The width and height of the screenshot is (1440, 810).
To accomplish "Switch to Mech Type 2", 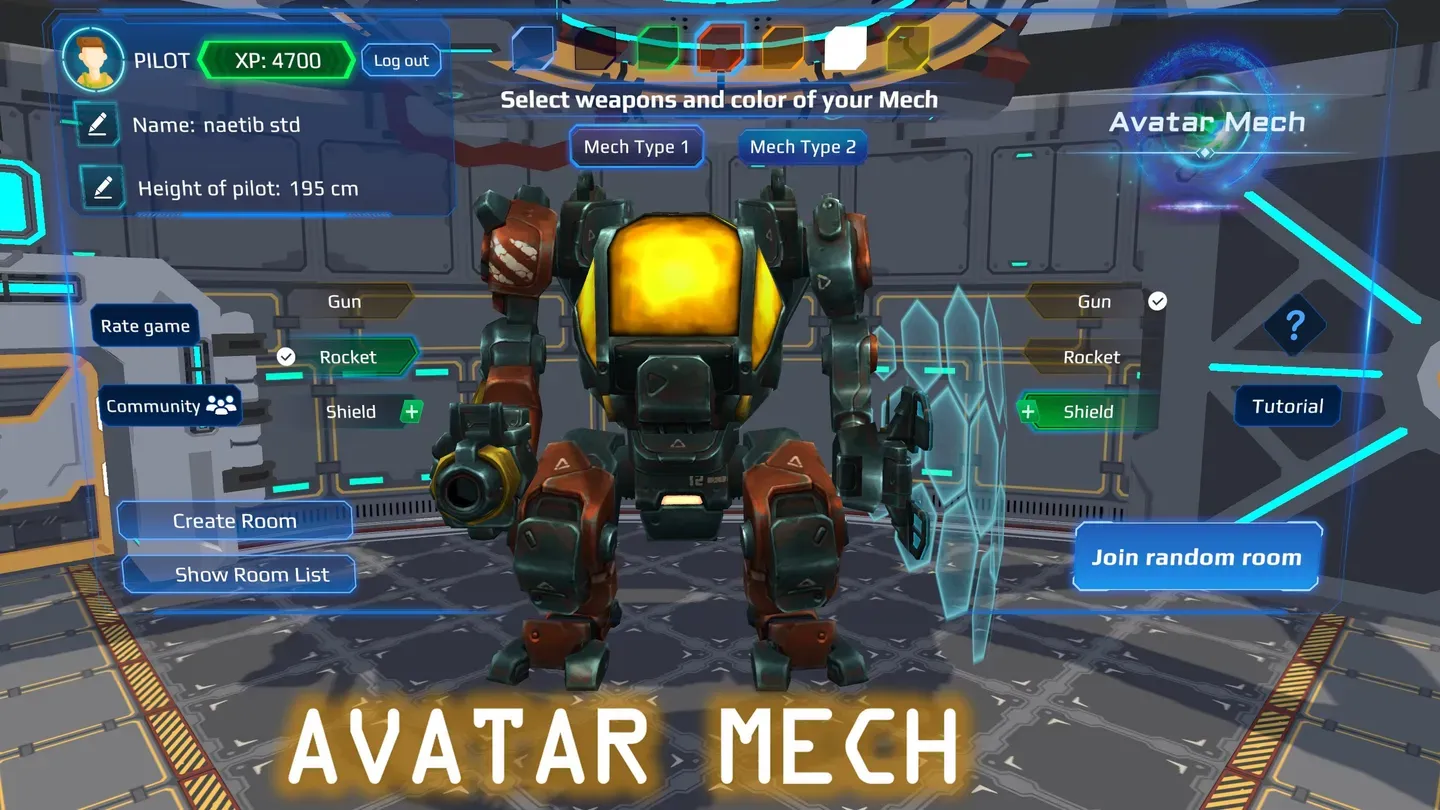I will pyautogui.click(x=801, y=146).
